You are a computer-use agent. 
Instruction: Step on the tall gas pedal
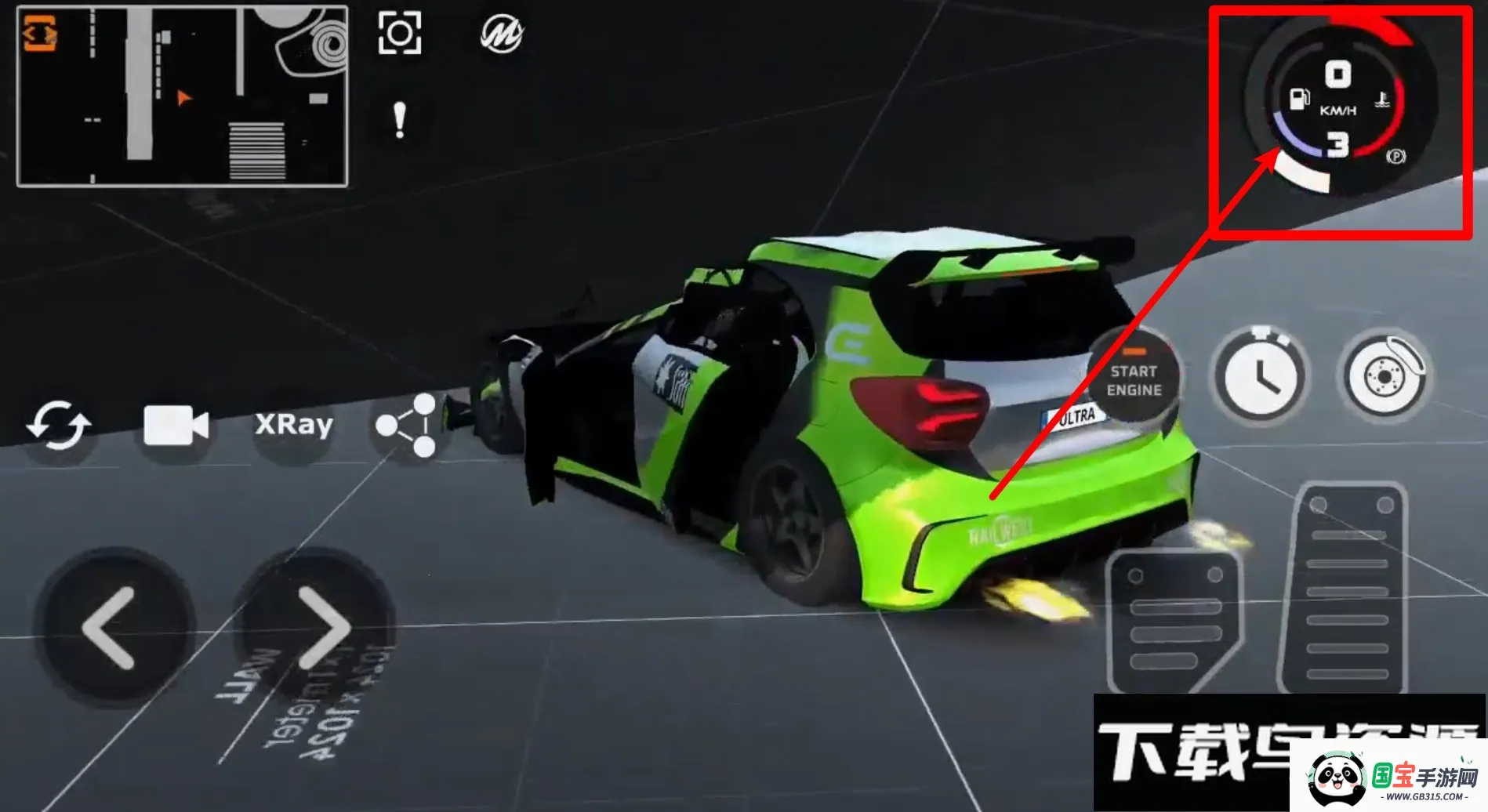coord(1348,588)
